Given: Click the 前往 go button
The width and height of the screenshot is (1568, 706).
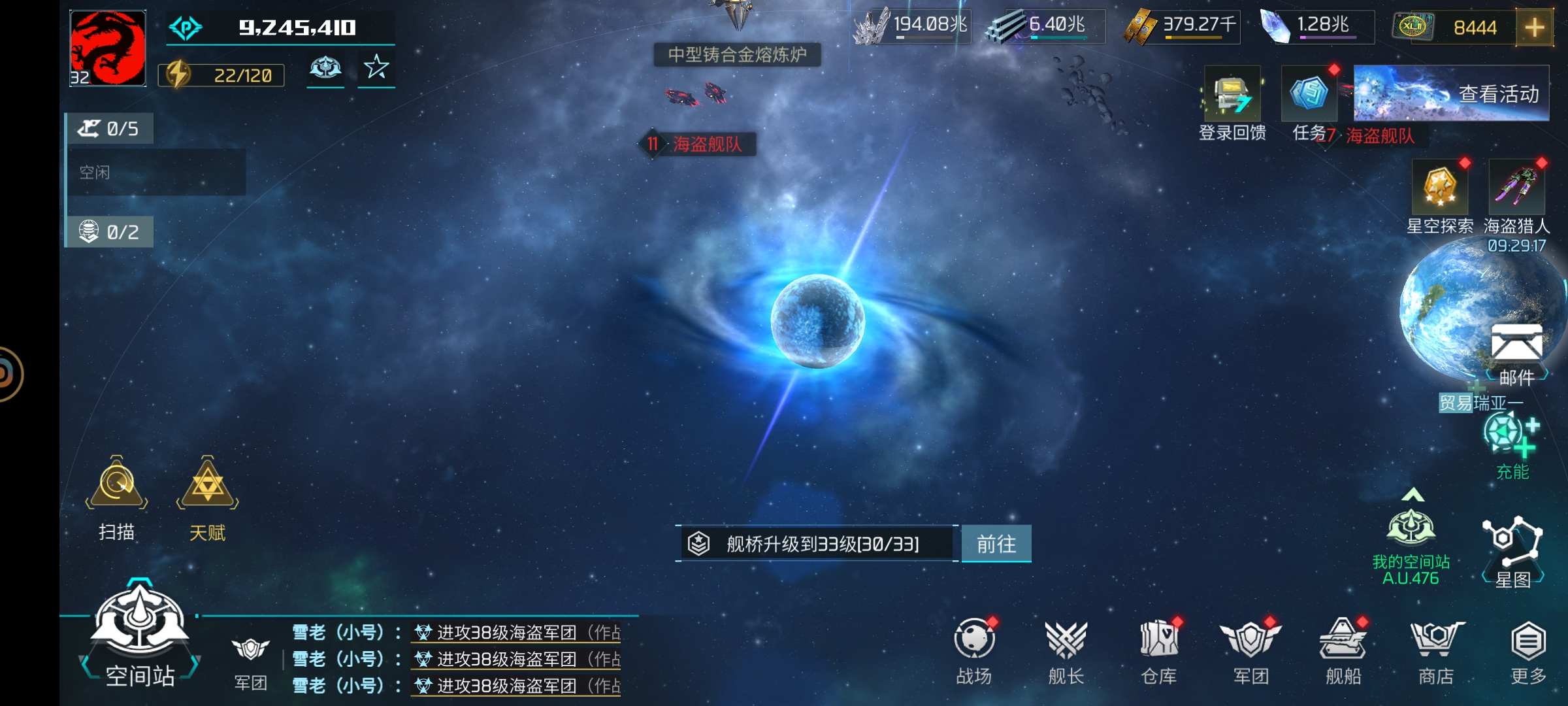Looking at the screenshot, I should pos(996,544).
